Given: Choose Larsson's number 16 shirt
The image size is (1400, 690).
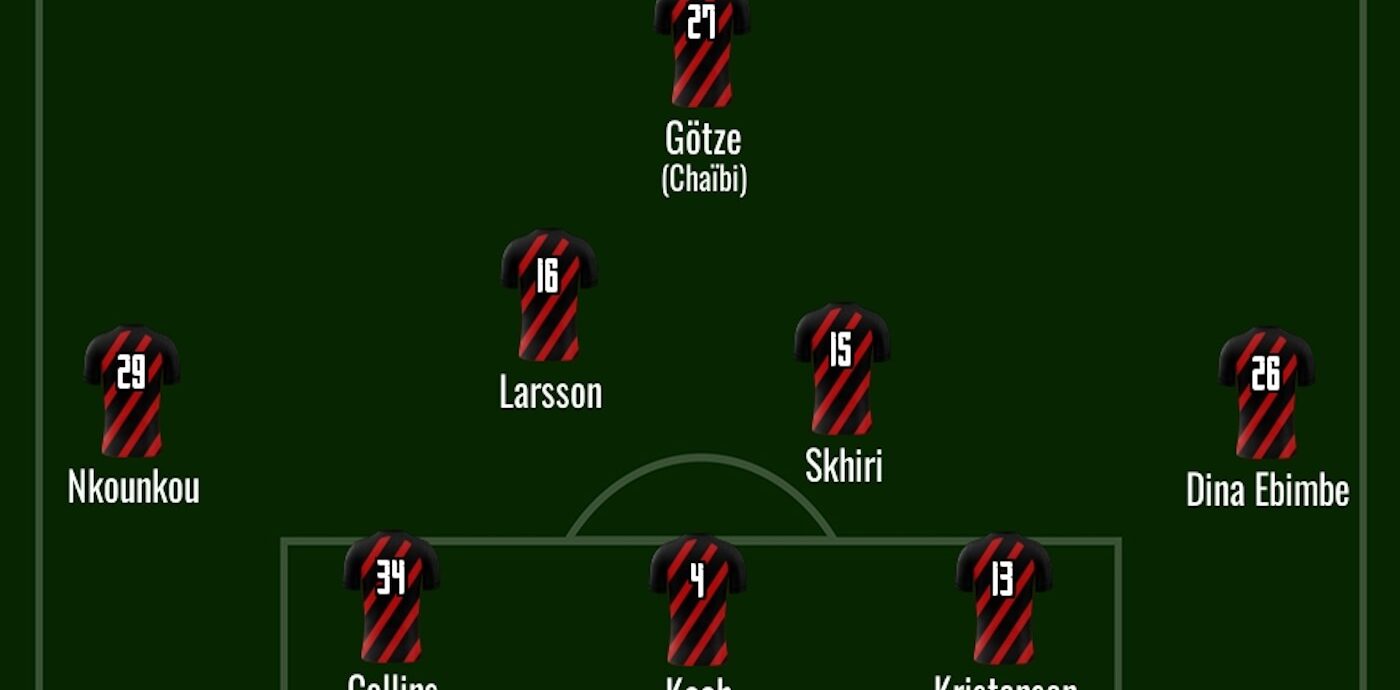Looking at the screenshot, I should (x=549, y=295).
